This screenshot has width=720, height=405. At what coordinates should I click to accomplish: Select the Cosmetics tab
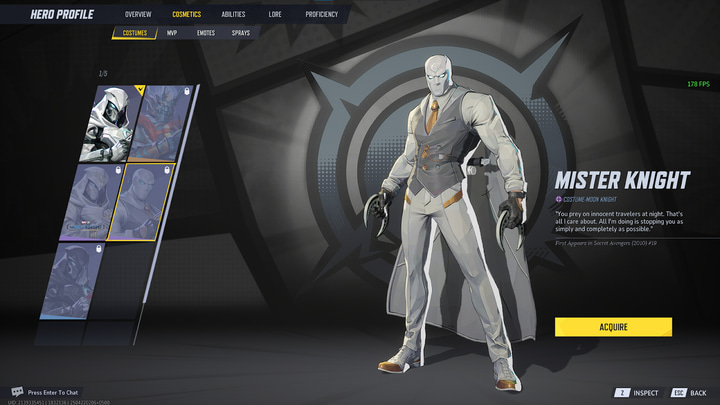(x=186, y=15)
